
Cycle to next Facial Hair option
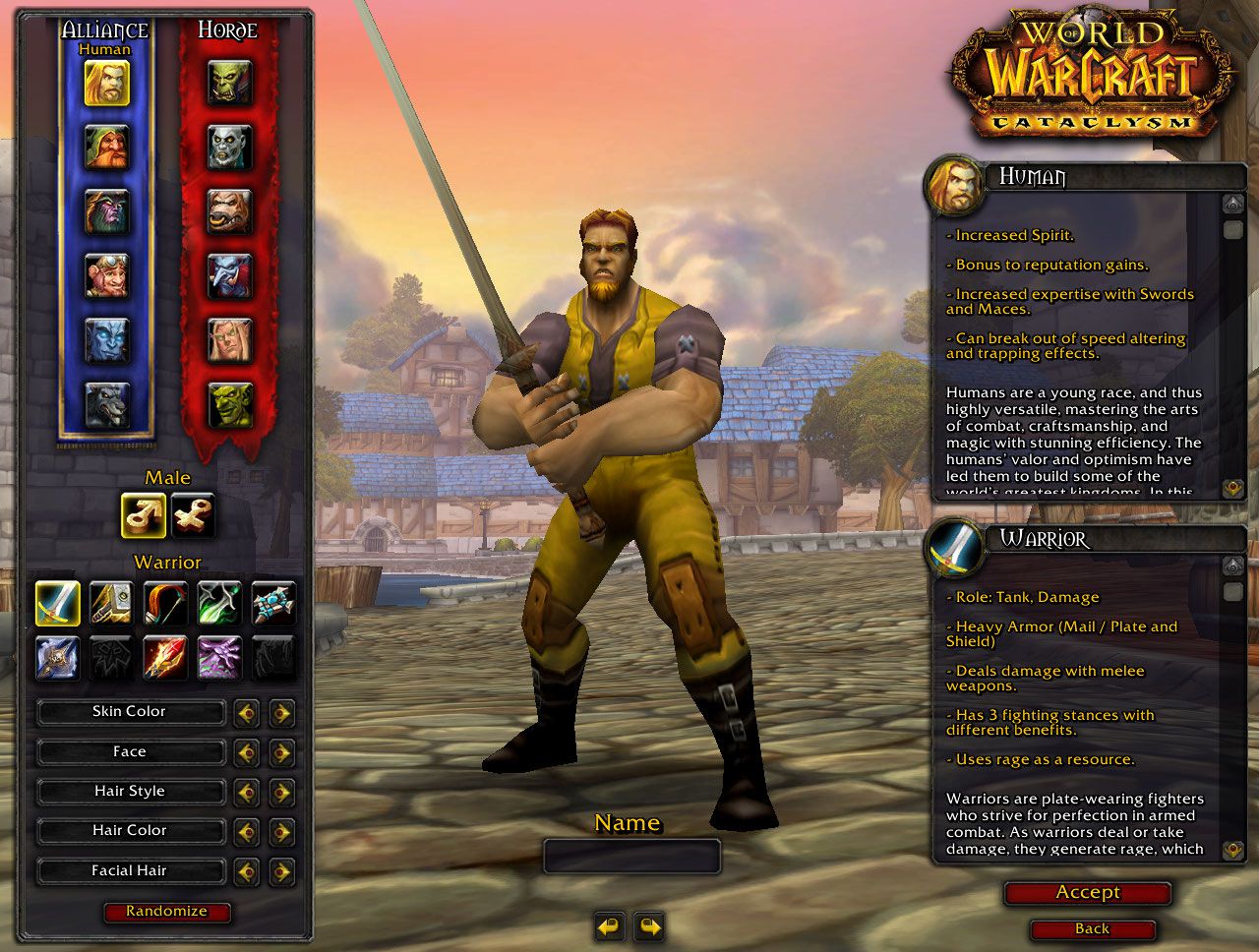tap(282, 871)
